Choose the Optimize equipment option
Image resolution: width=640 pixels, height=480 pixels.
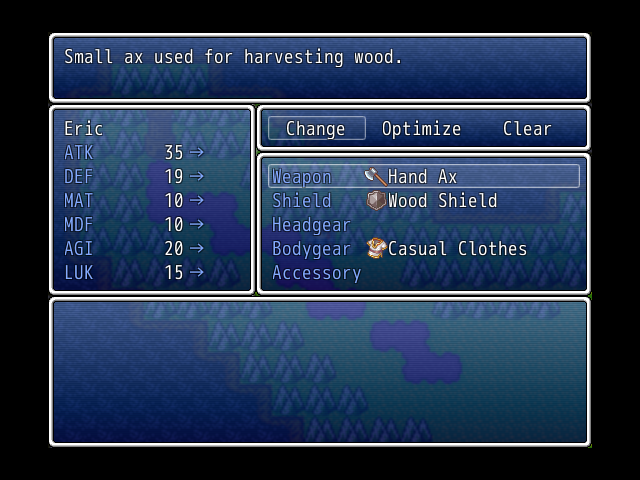(421, 129)
